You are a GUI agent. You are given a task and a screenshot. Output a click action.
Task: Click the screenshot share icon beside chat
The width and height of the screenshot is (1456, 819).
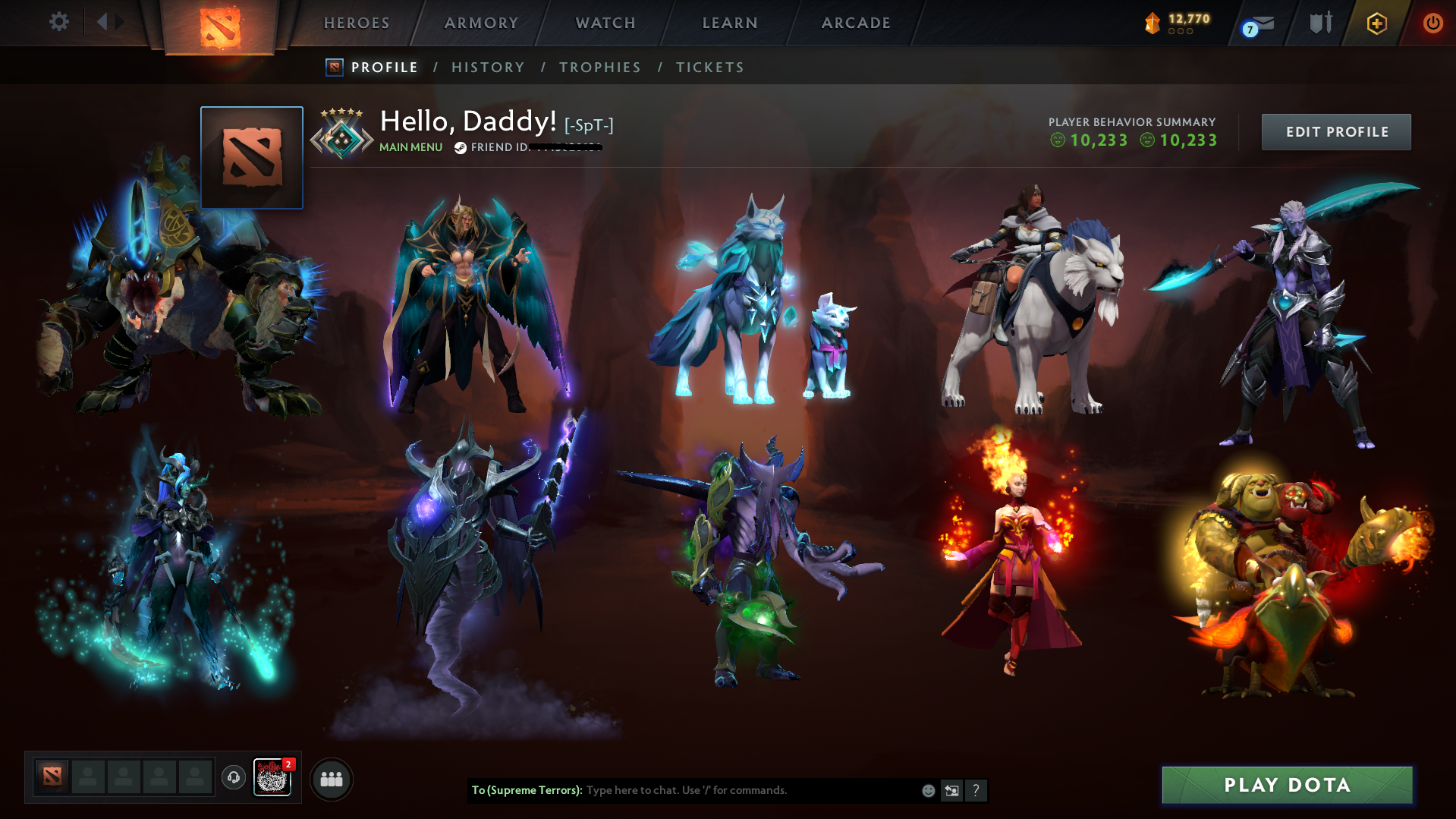click(x=951, y=790)
